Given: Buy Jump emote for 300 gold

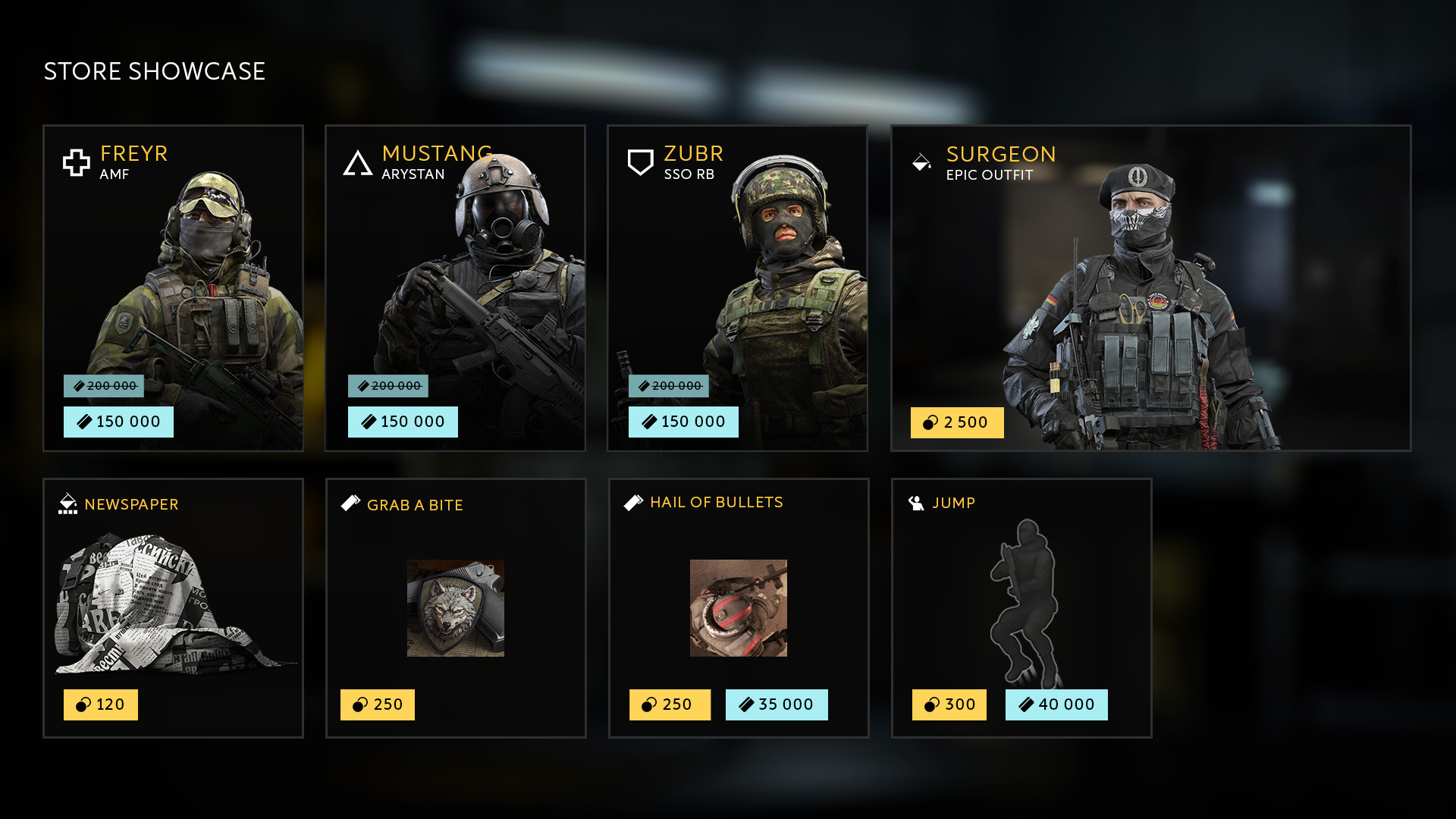Looking at the screenshot, I should (x=949, y=704).
